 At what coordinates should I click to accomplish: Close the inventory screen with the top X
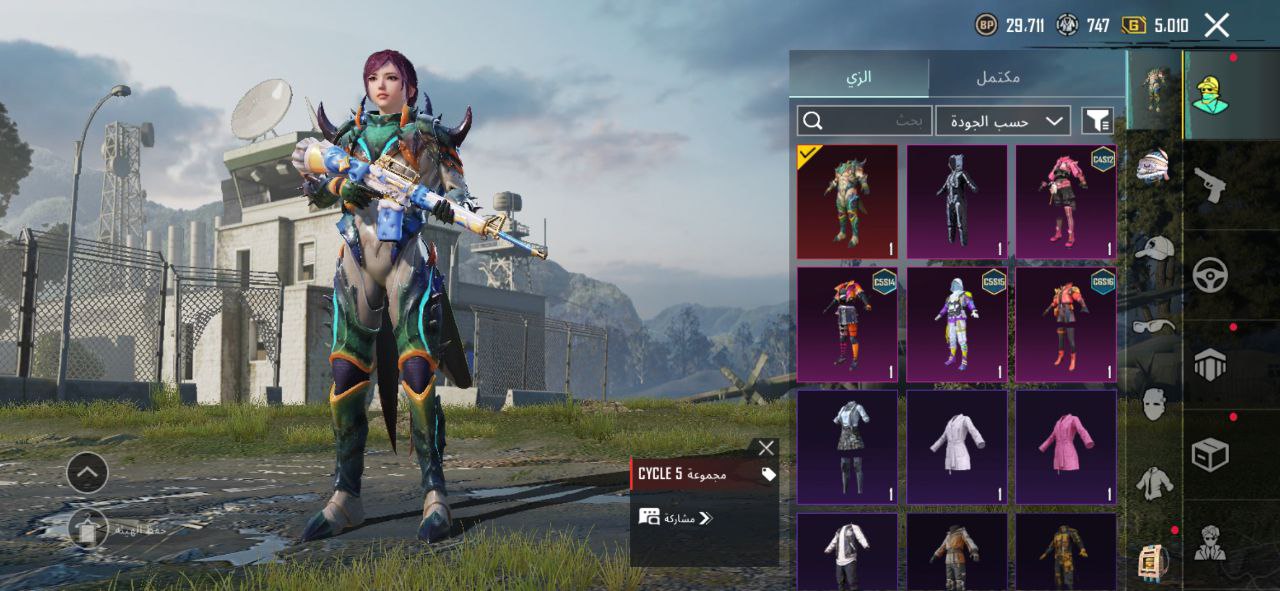pos(1216,26)
